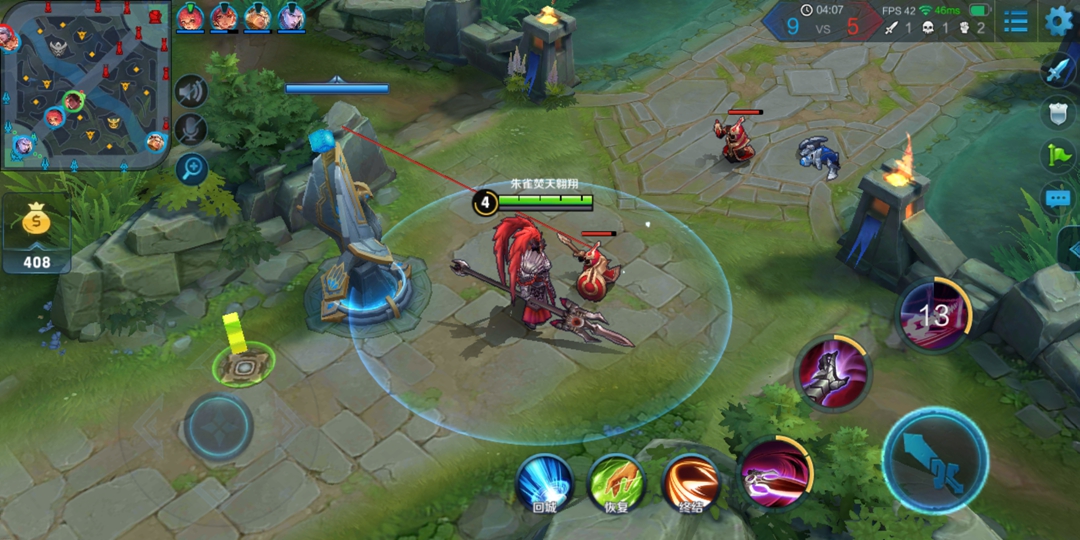The image size is (1080, 540).
Task: Select the skill on 13-second cooldown
Action: click(933, 315)
